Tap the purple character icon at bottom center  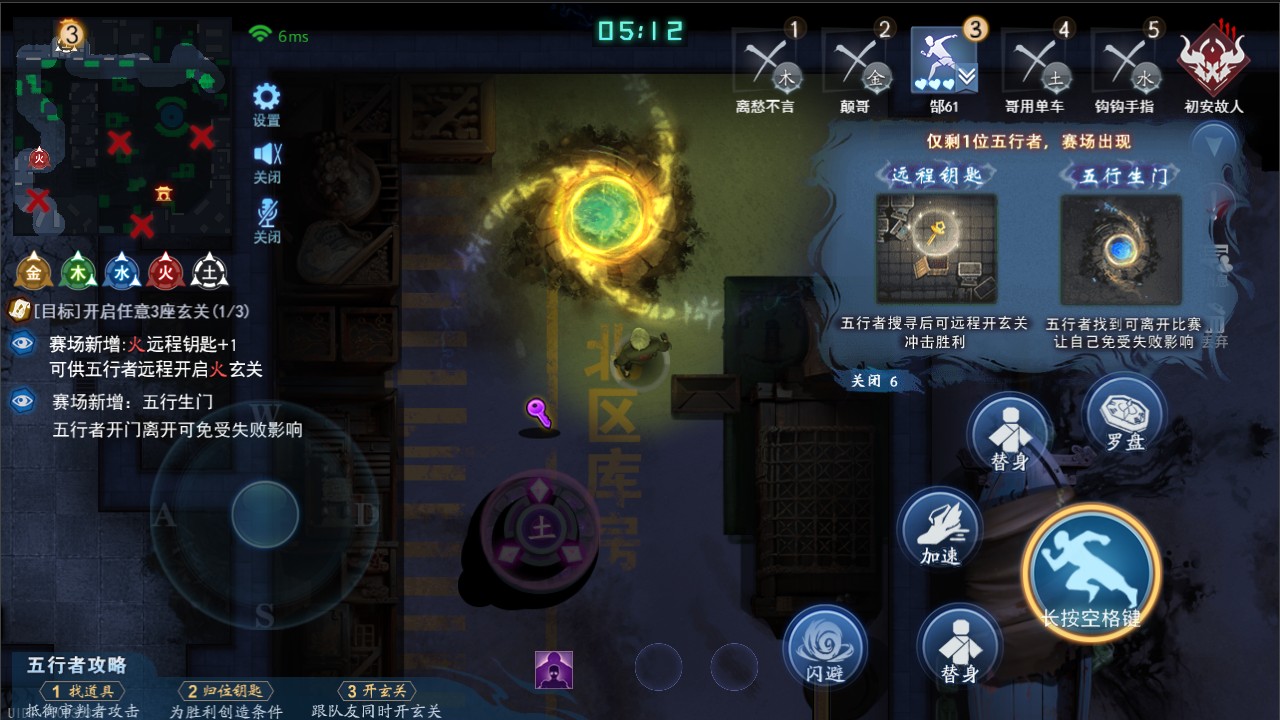click(x=554, y=670)
